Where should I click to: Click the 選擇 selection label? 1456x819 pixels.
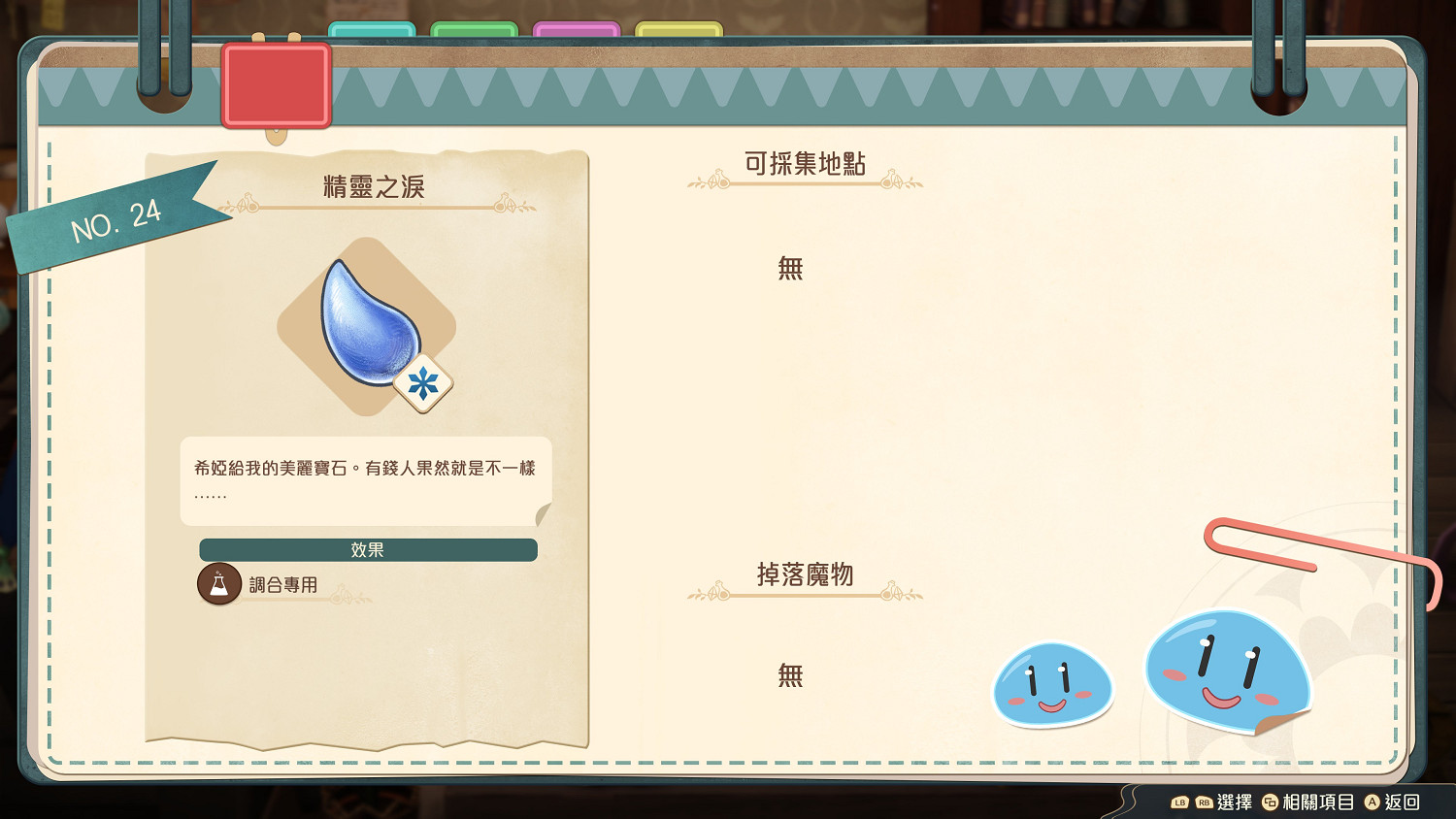click(1236, 803)
